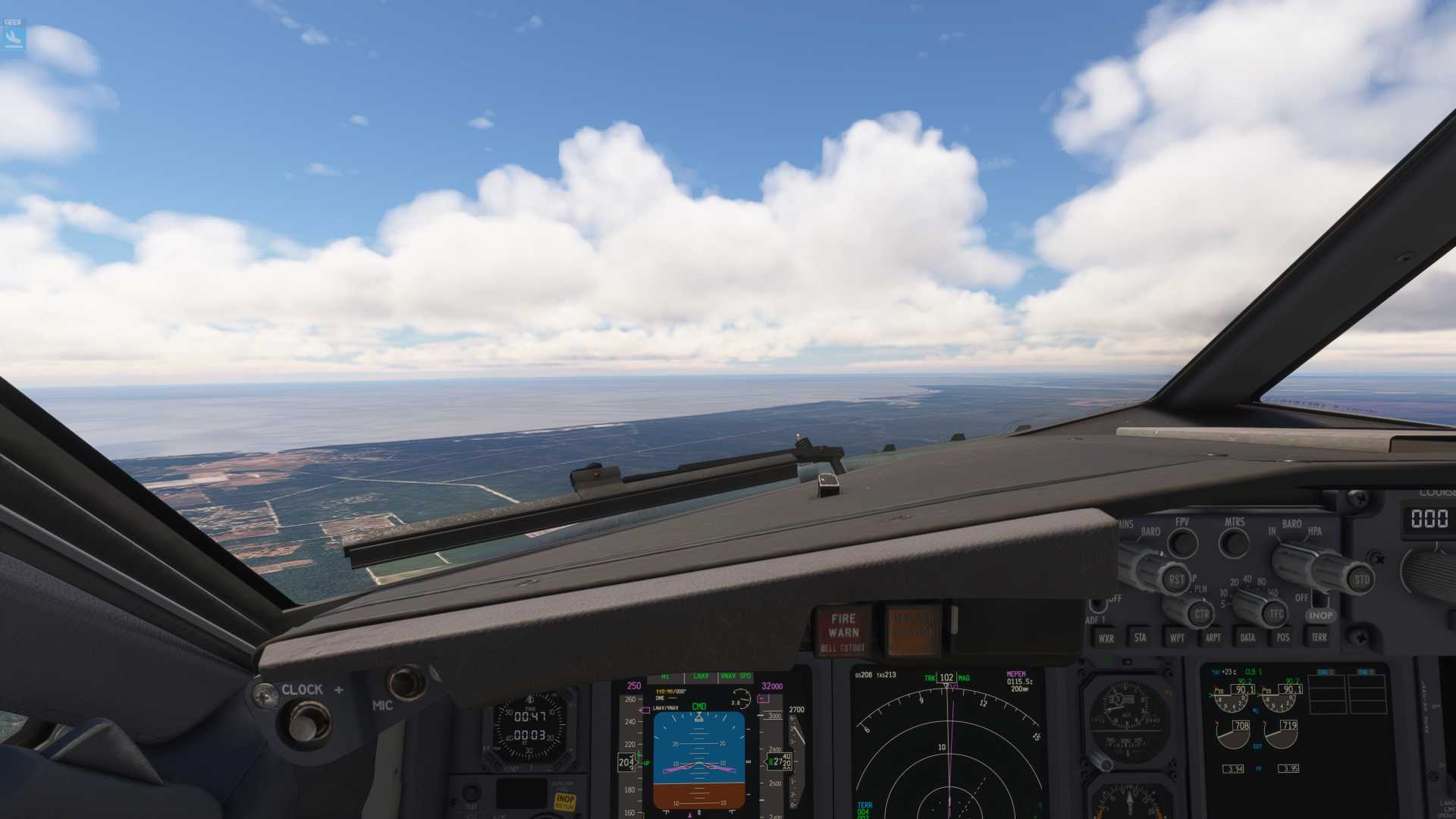
Task: Push the MTRS meters button
Action: pyautogui.click(x=1234, y=543)
